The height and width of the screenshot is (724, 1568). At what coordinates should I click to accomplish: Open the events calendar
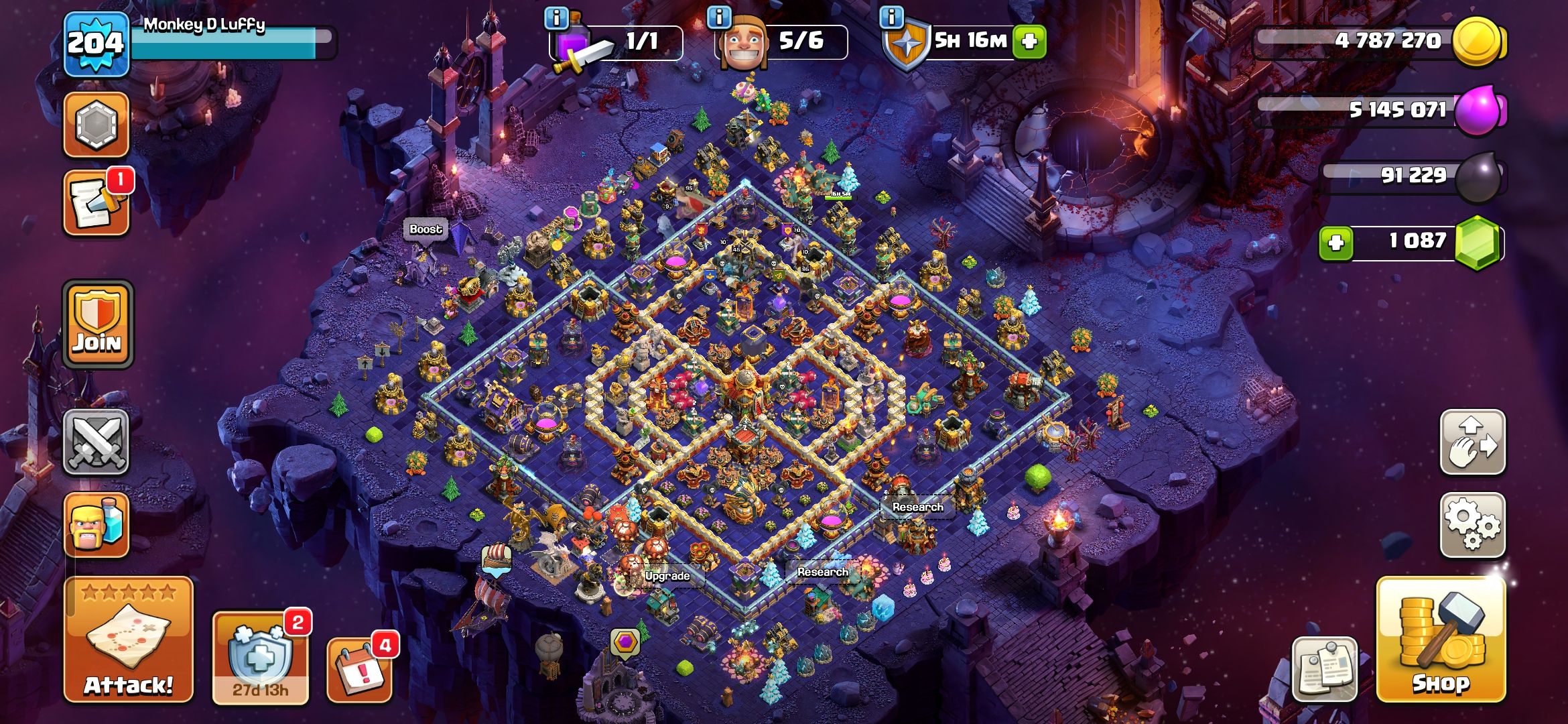coord(359,668)
